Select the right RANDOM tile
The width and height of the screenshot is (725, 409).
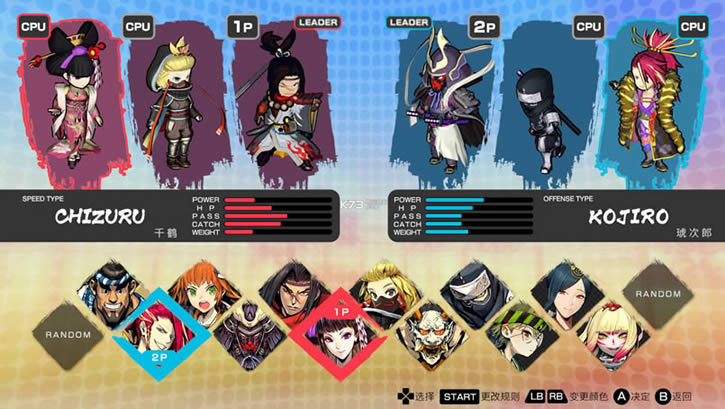(656, 295)
